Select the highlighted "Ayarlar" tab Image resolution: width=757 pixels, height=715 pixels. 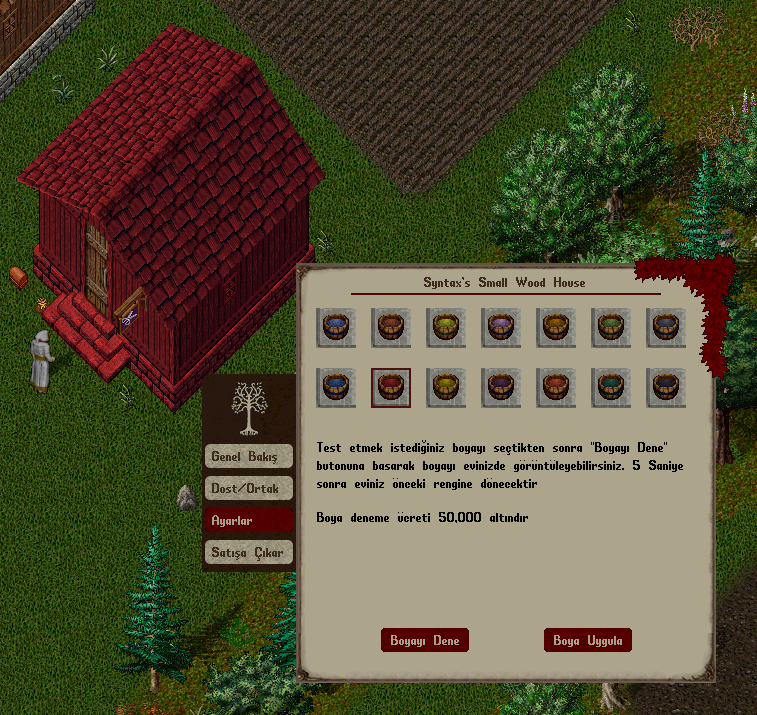point(248,520)
